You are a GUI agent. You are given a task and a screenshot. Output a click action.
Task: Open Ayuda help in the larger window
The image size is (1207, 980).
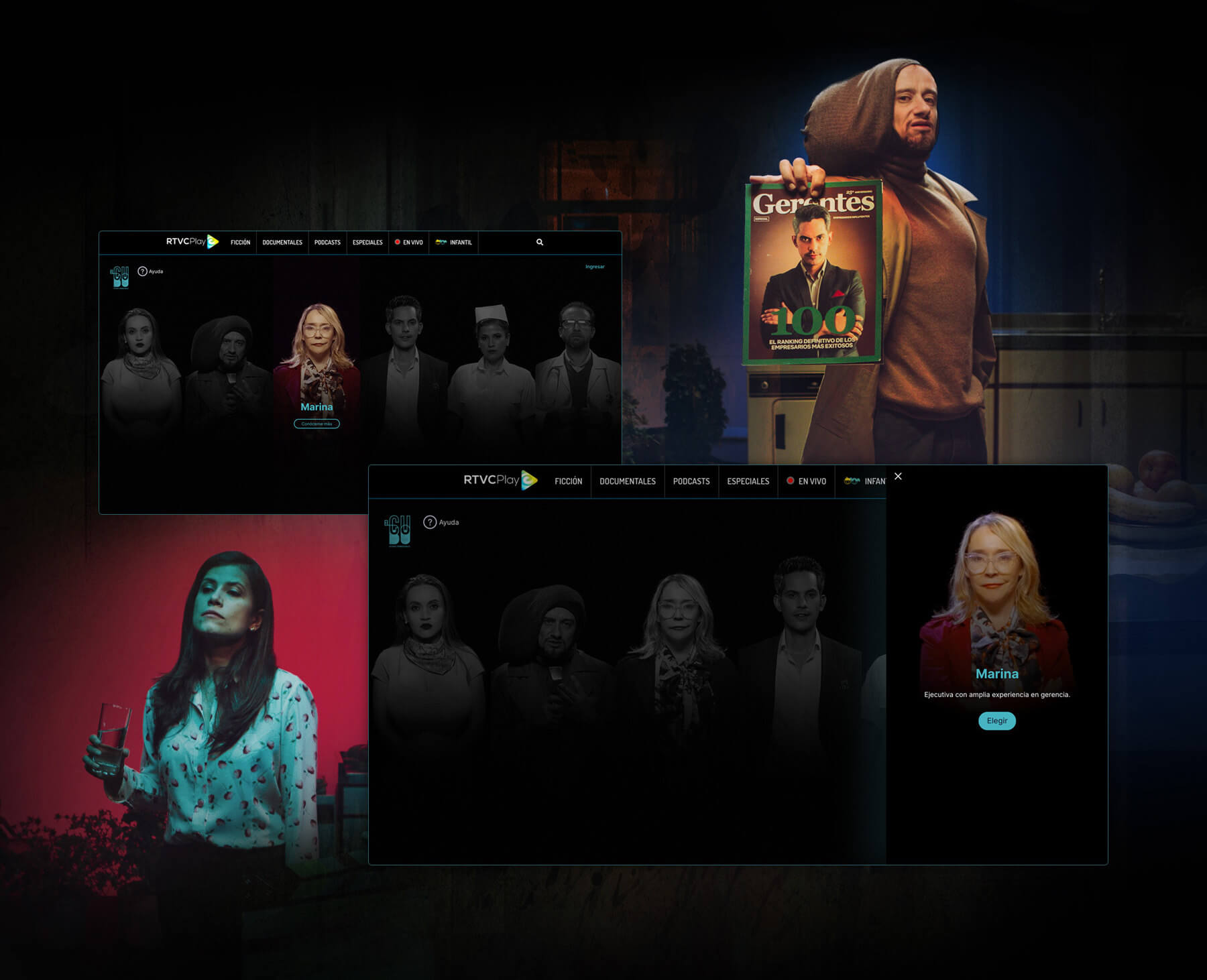tap(441, 522)
